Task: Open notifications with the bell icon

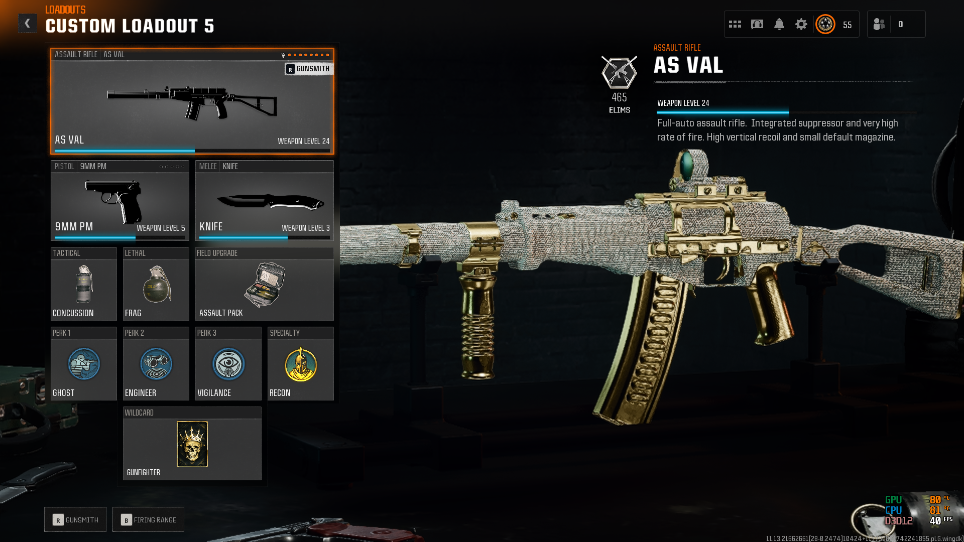Action: click(779, 24)
